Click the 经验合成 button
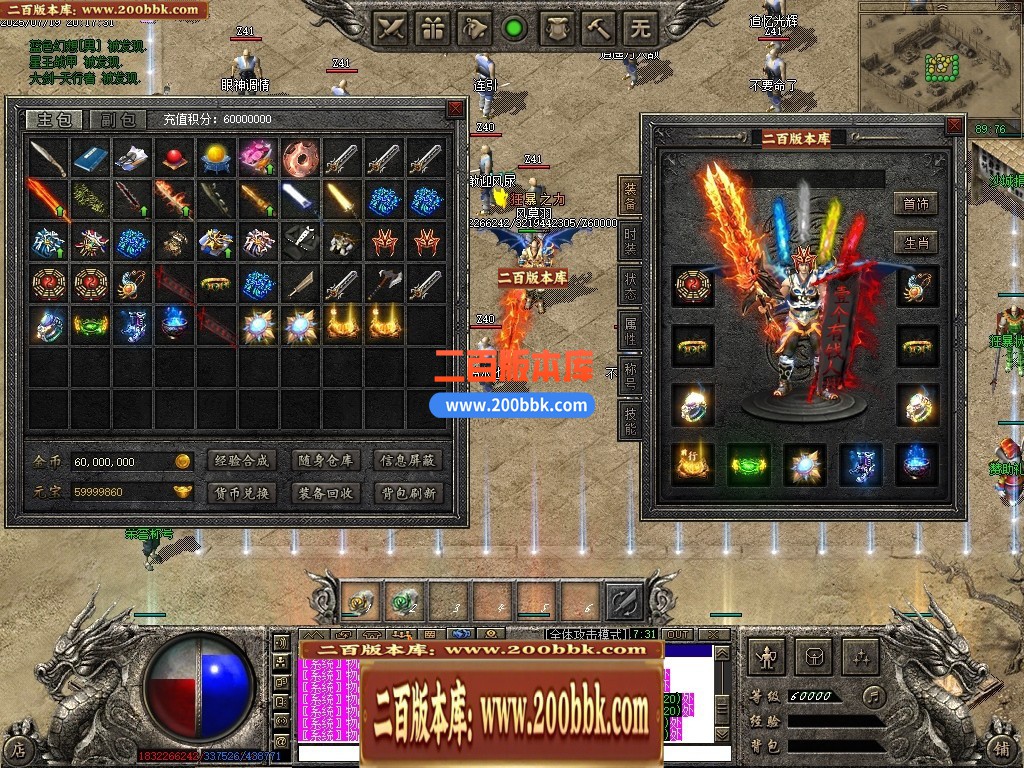 [x=240, y=461]
